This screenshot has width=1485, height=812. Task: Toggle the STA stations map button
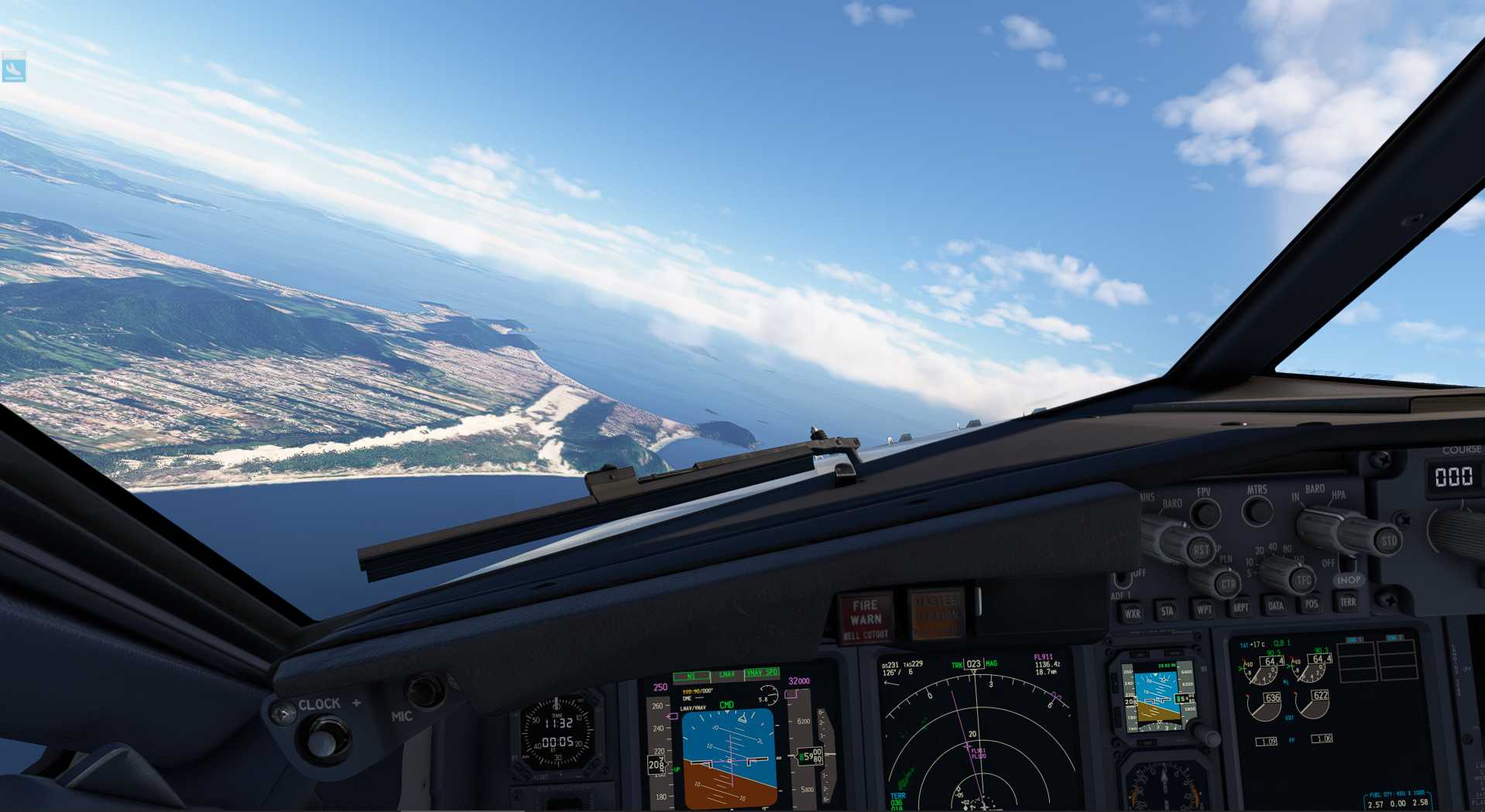pyautogui.click(x=1168, y=611)
